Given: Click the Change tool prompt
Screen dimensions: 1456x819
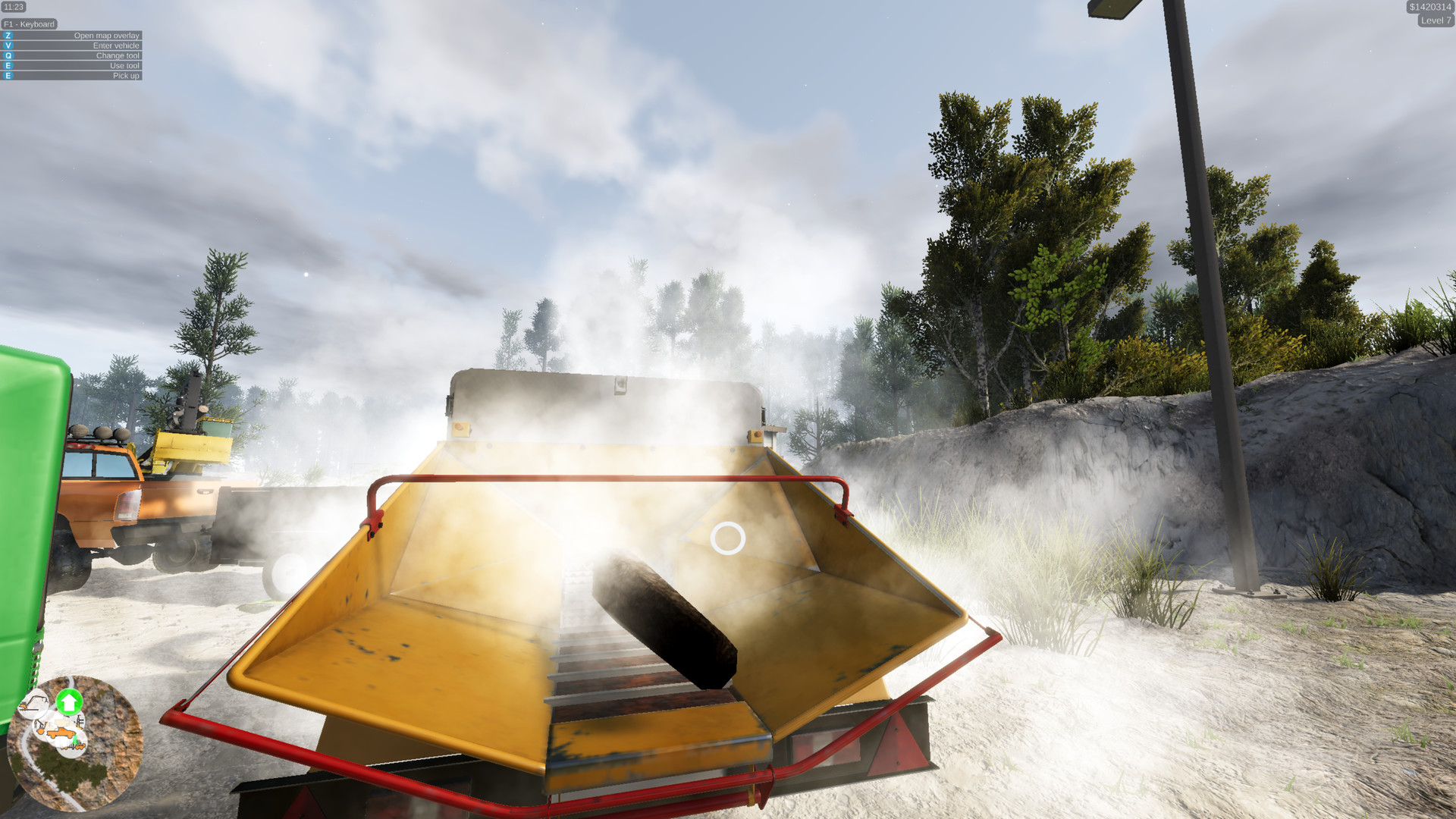Looking at the screenshot, I should click(x=119, y=55).
